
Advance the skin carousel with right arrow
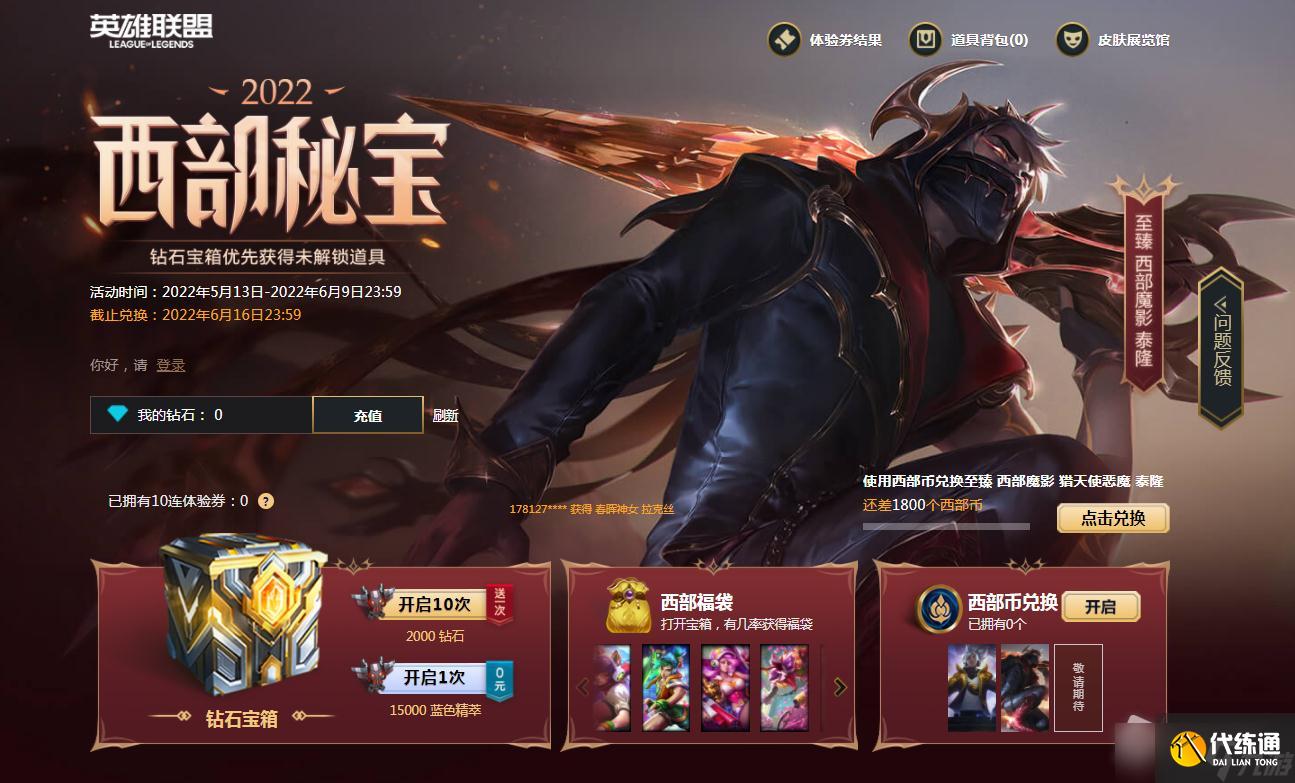[x=838, y=687]
